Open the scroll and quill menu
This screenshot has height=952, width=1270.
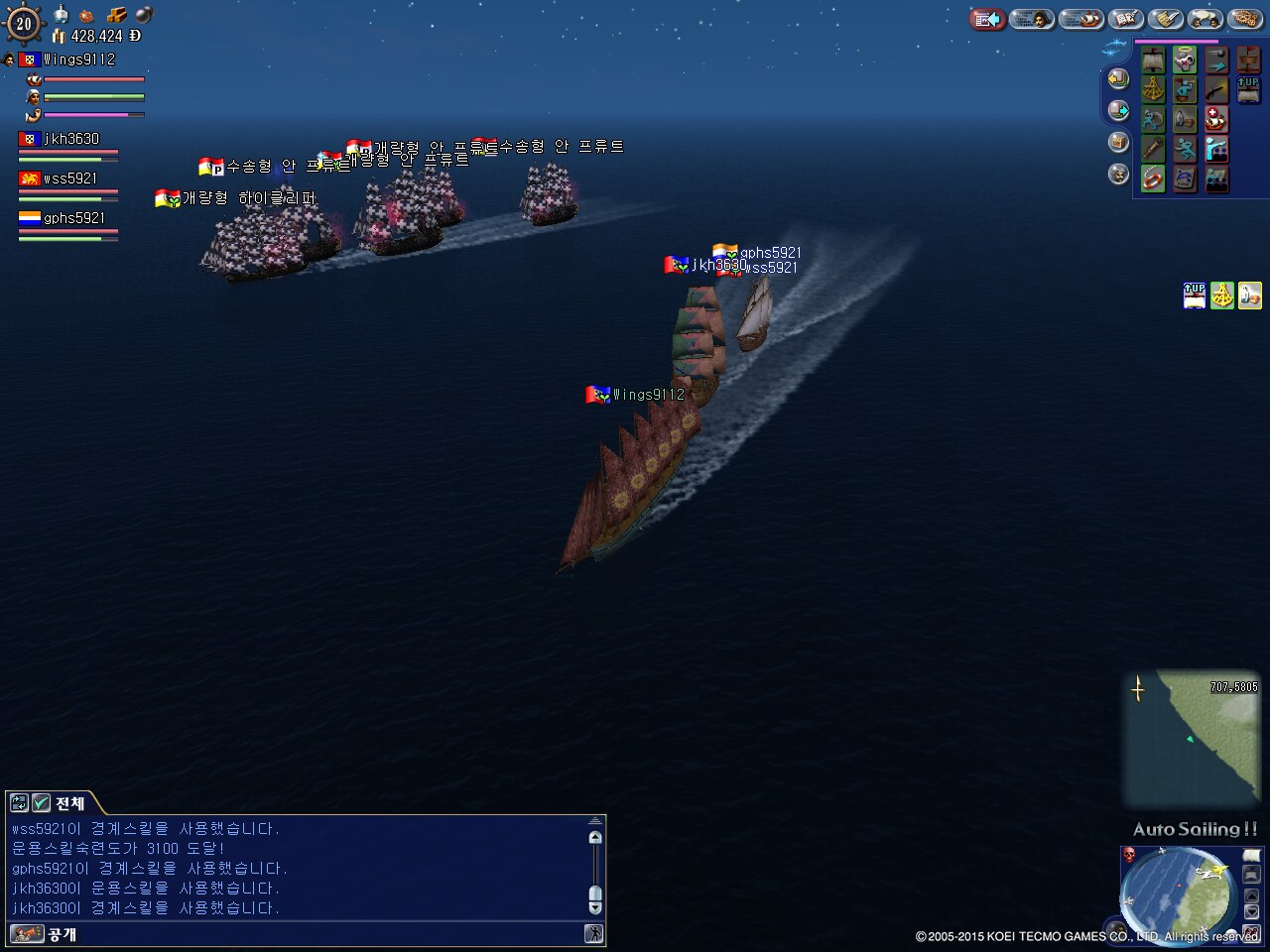pyautogui.click(x=1167, y=19)
